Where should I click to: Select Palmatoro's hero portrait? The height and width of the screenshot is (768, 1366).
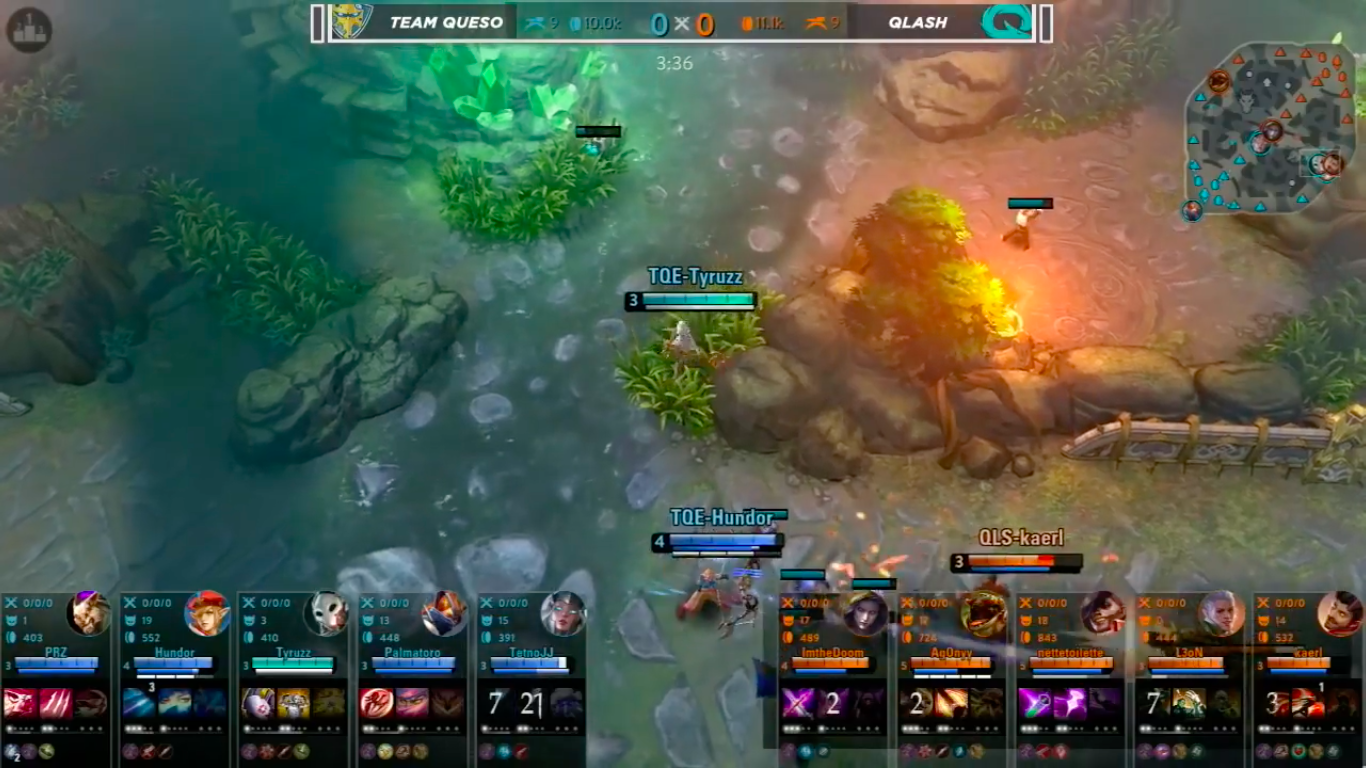[444, 613]
